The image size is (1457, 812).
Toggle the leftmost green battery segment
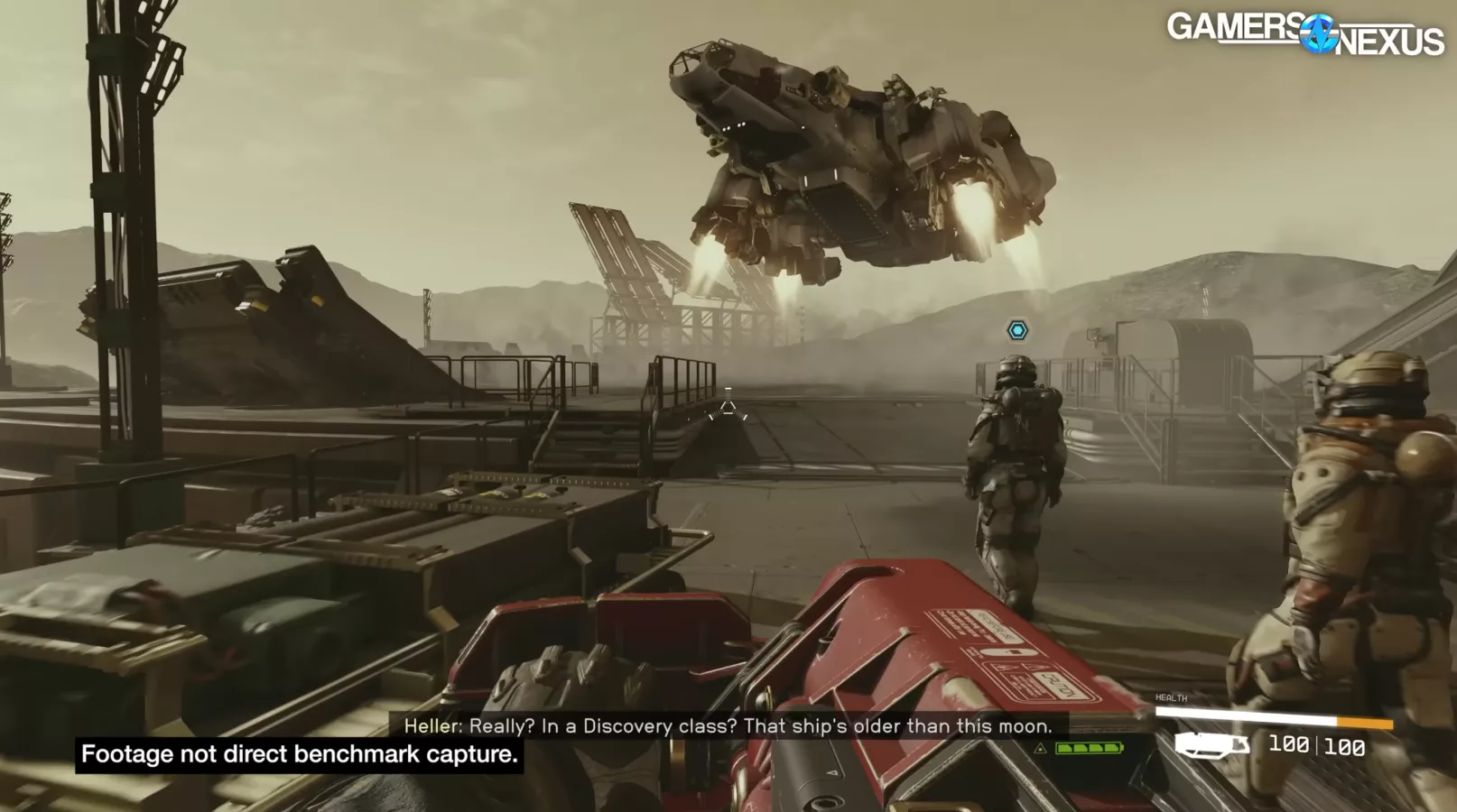pos(1065,748)
